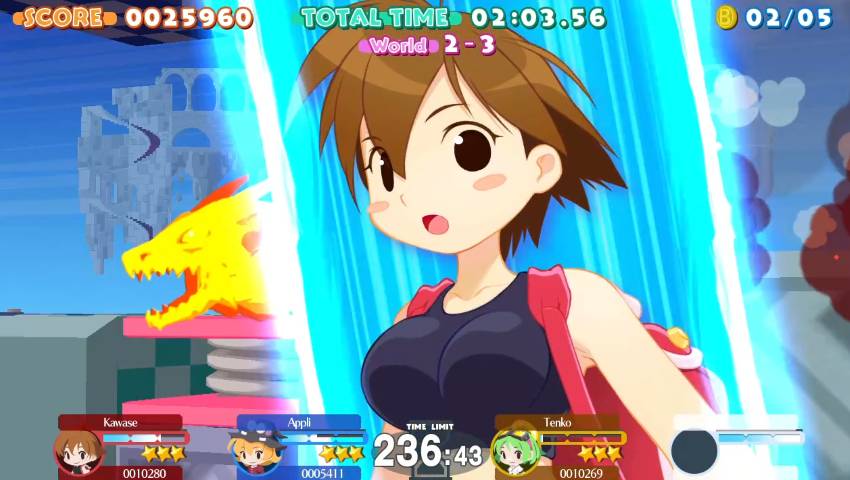The height and width of the screenshot is (480, 850).
Task: Select the empty fourth player slot
Action: pyautogui.click(x=694, y=450)
